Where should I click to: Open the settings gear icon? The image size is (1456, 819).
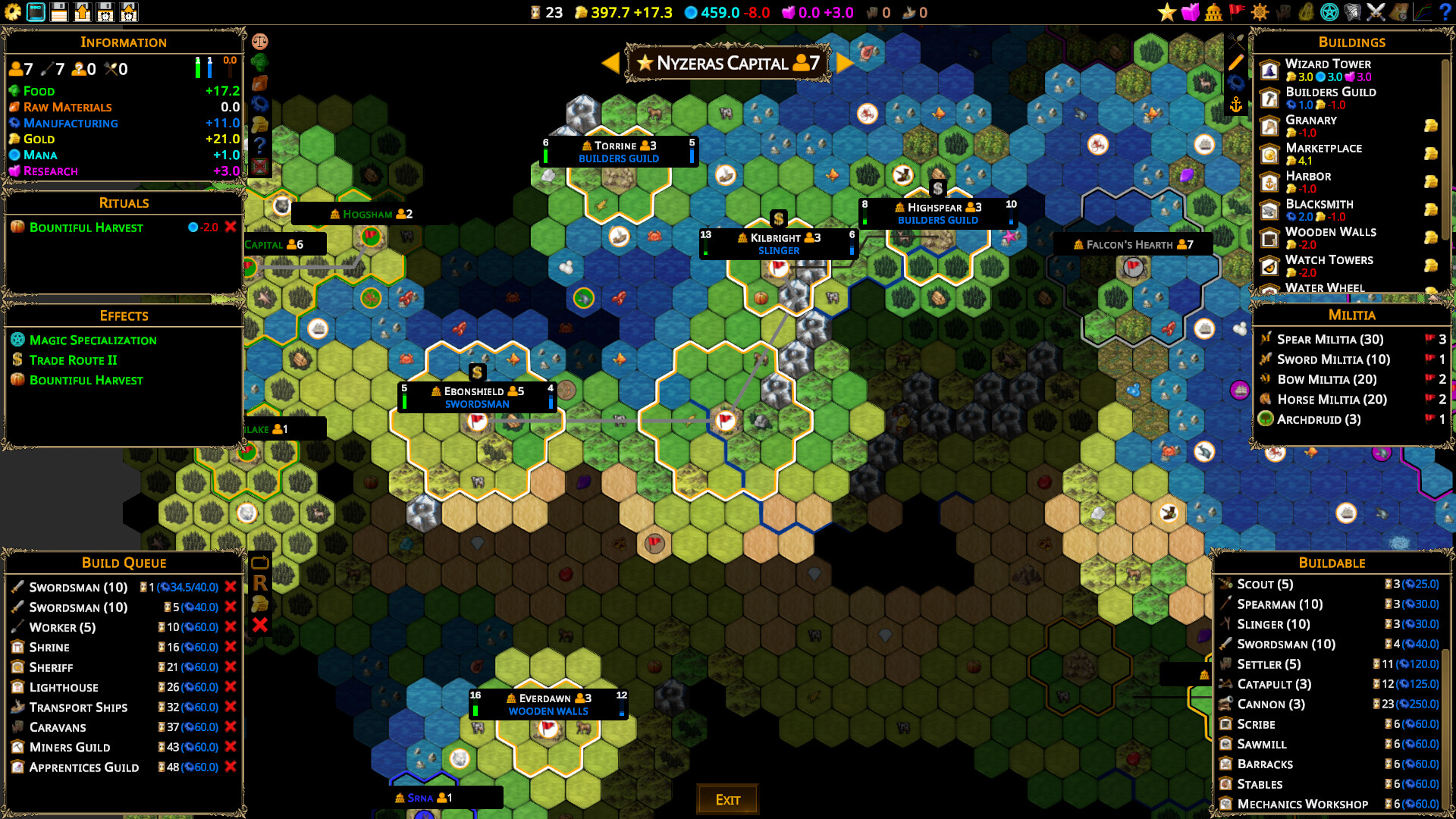coord(12,12)
